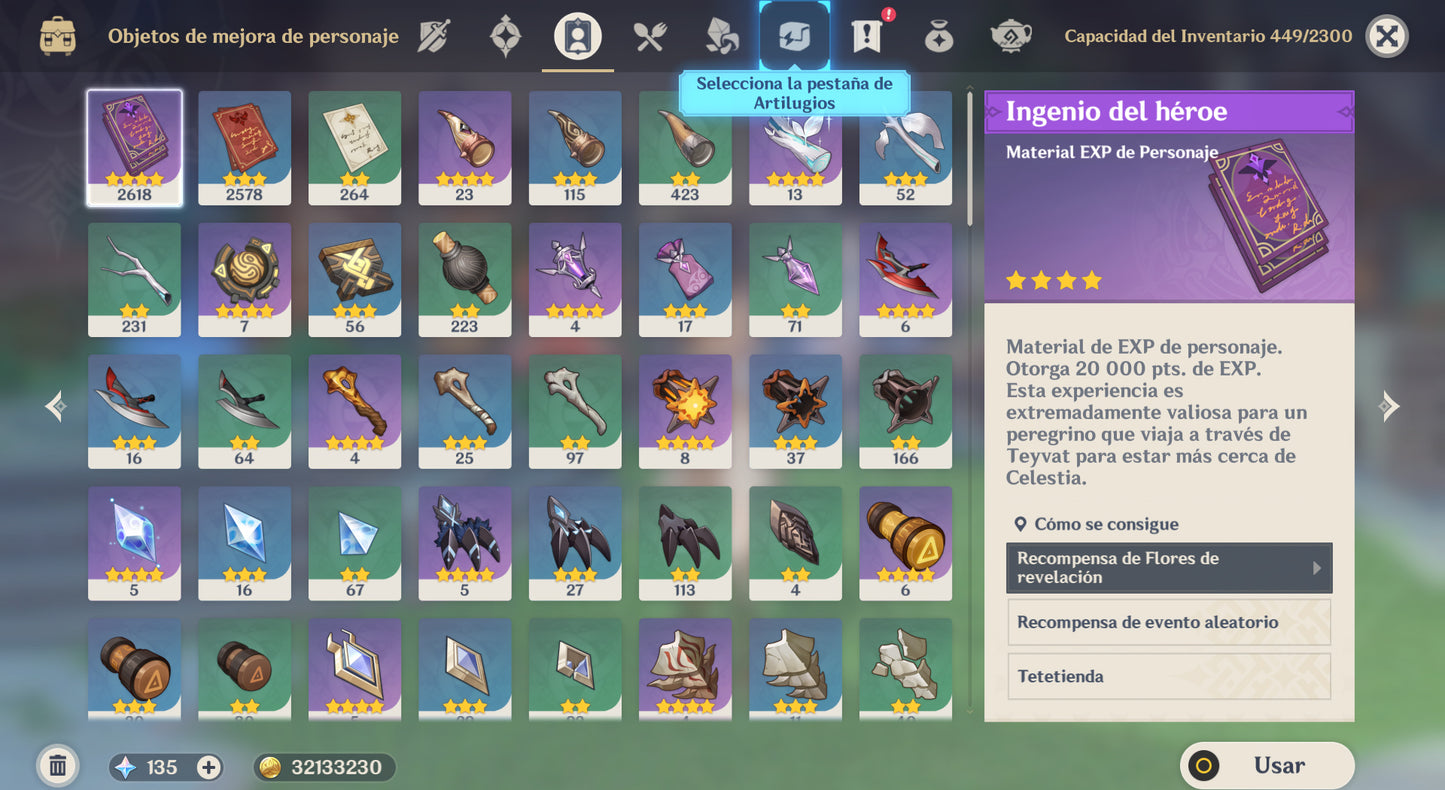Expand Recompensa de Flores de revelación source

tap(1168, 568)
